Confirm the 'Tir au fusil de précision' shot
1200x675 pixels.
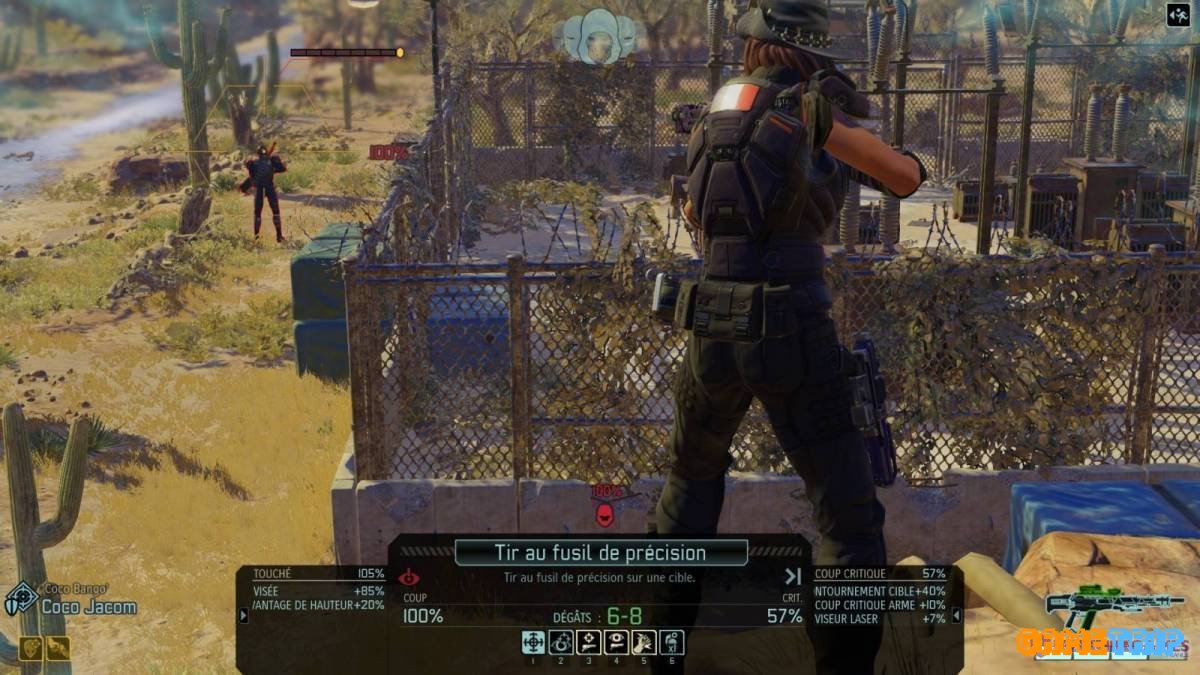600,552
